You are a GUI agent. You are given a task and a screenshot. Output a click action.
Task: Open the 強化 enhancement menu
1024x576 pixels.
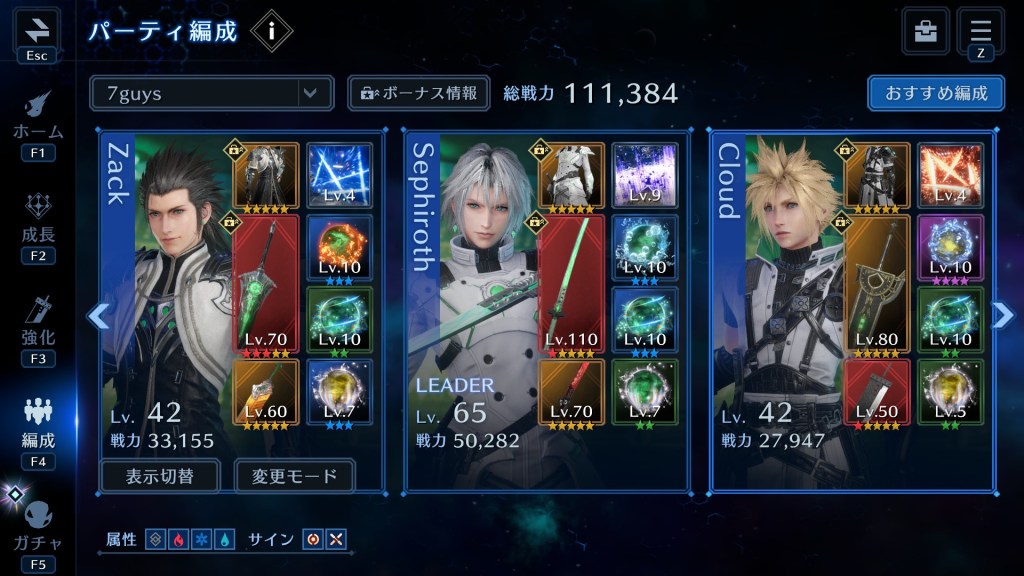pyautogui.click(x=38, y=325)
